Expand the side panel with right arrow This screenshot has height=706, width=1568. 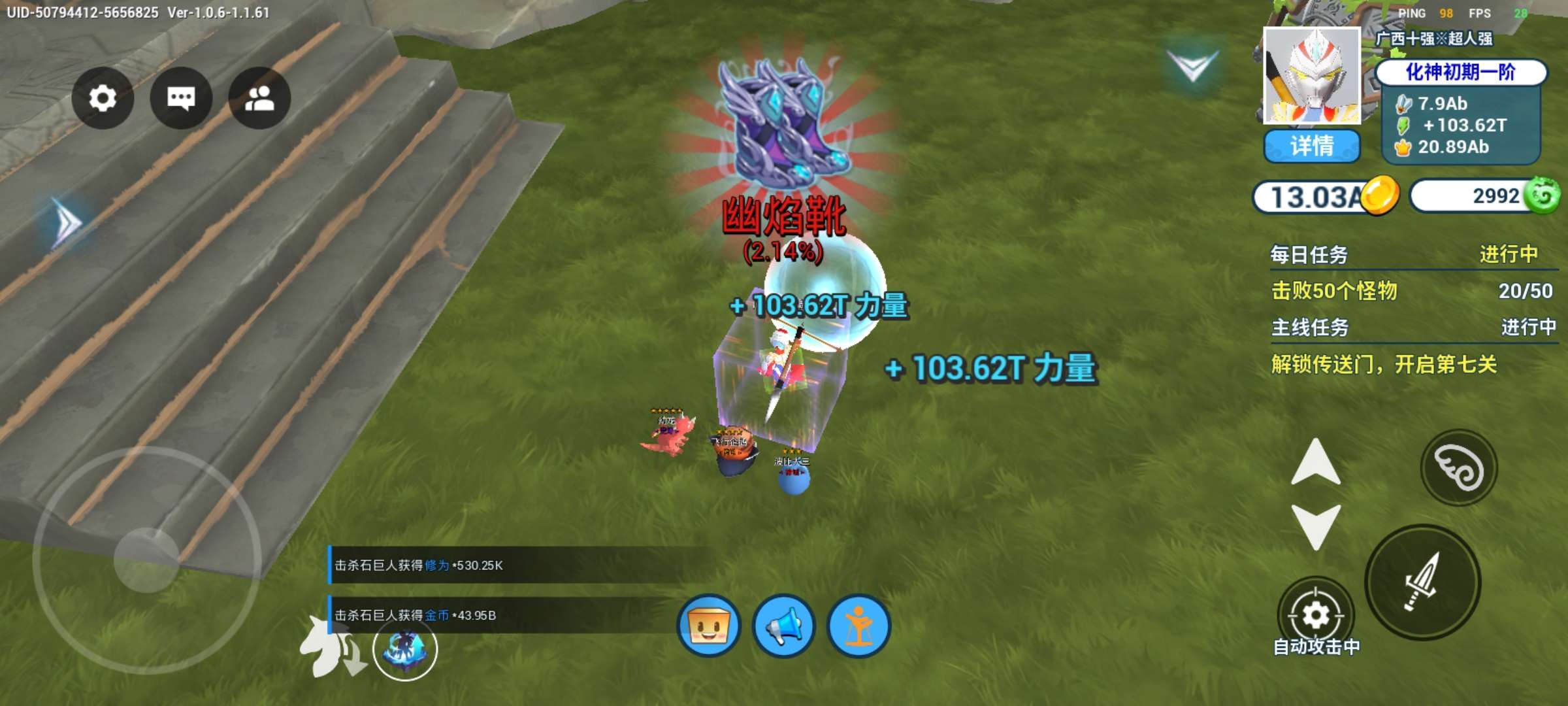point(67,223)
